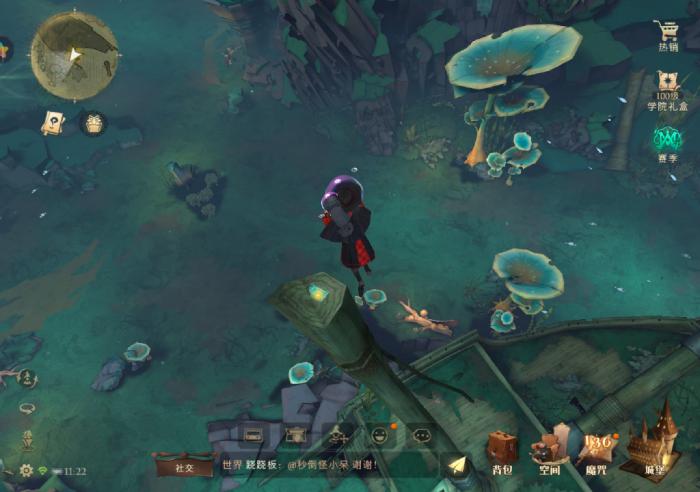The height and width of the screenshot is (492, 700).
Task: Open the gift box rewards icon
Action: point(93,123)
